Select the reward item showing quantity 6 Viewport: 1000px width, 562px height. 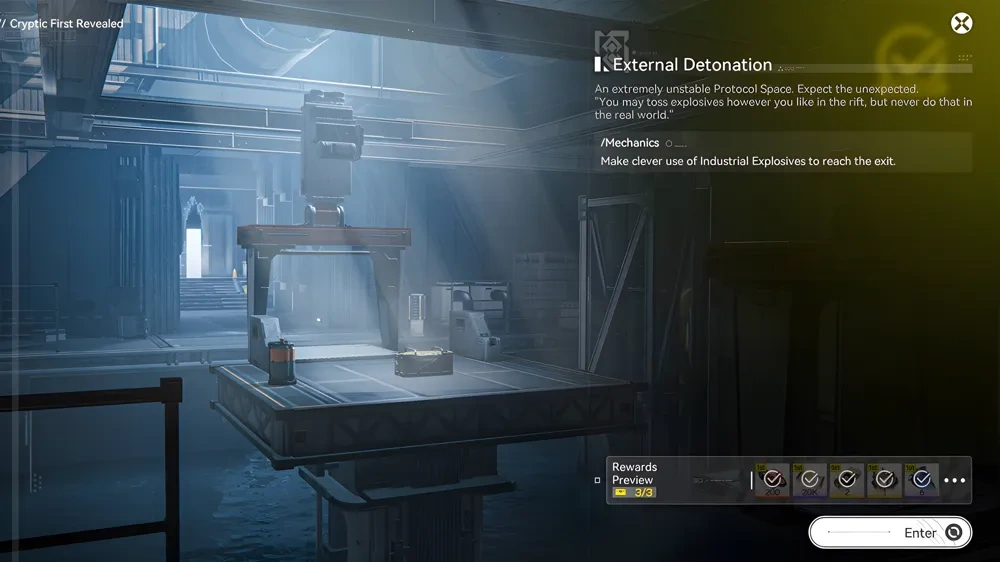coord(921,481)
